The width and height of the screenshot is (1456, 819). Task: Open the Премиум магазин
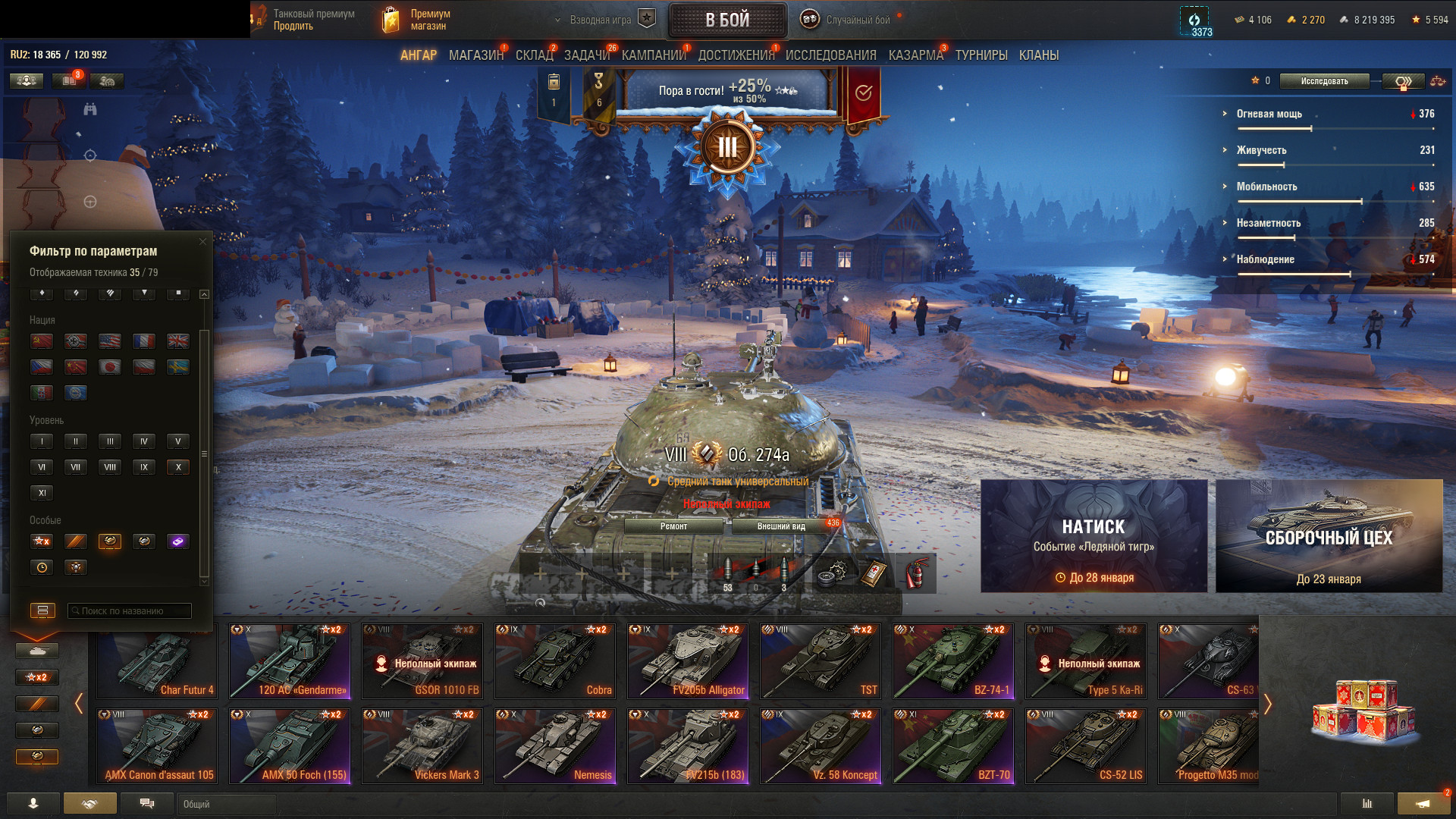tap(416, 20)
